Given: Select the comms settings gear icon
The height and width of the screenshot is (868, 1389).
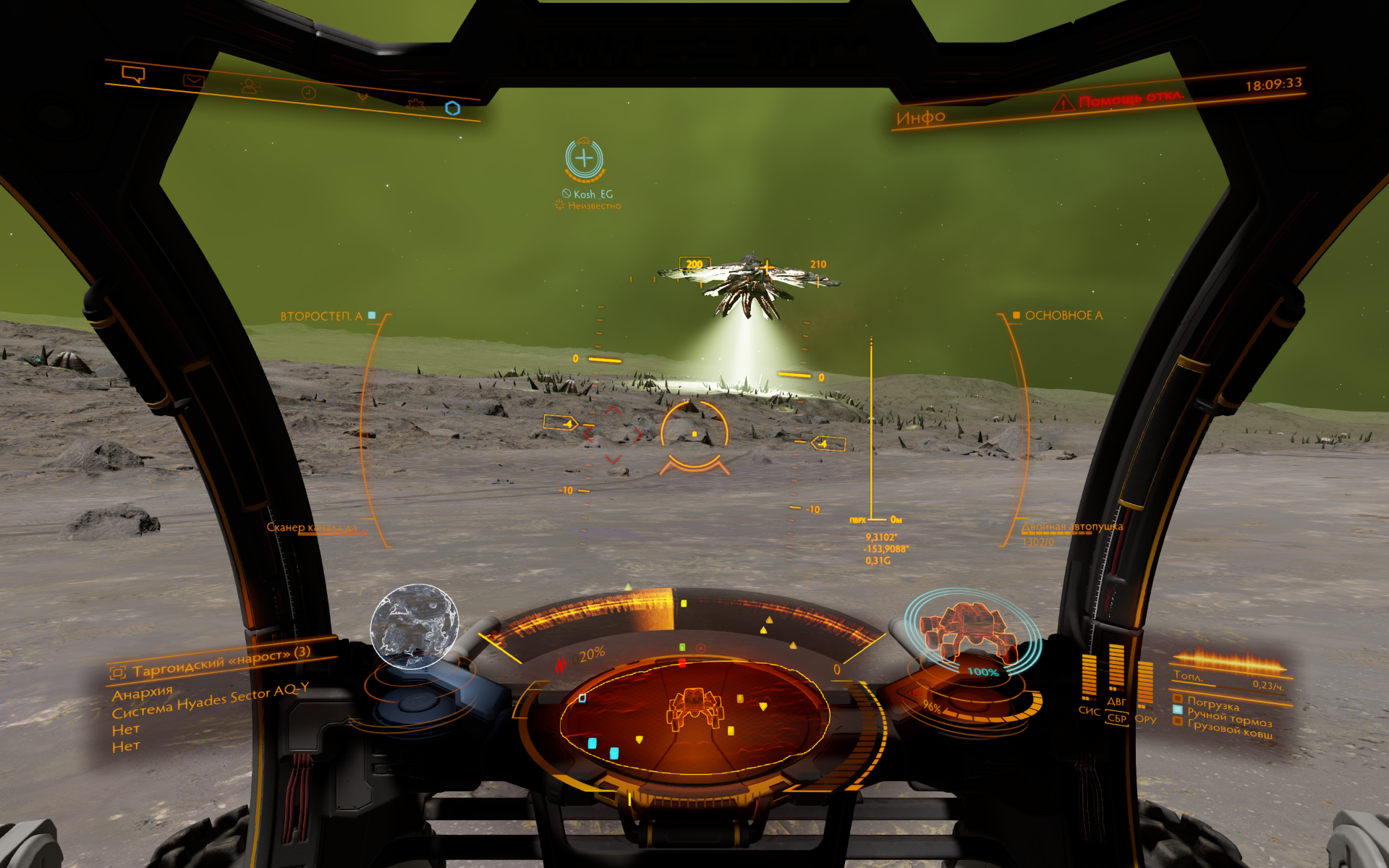Looking at the screenshot, I should tap(415, 104).
